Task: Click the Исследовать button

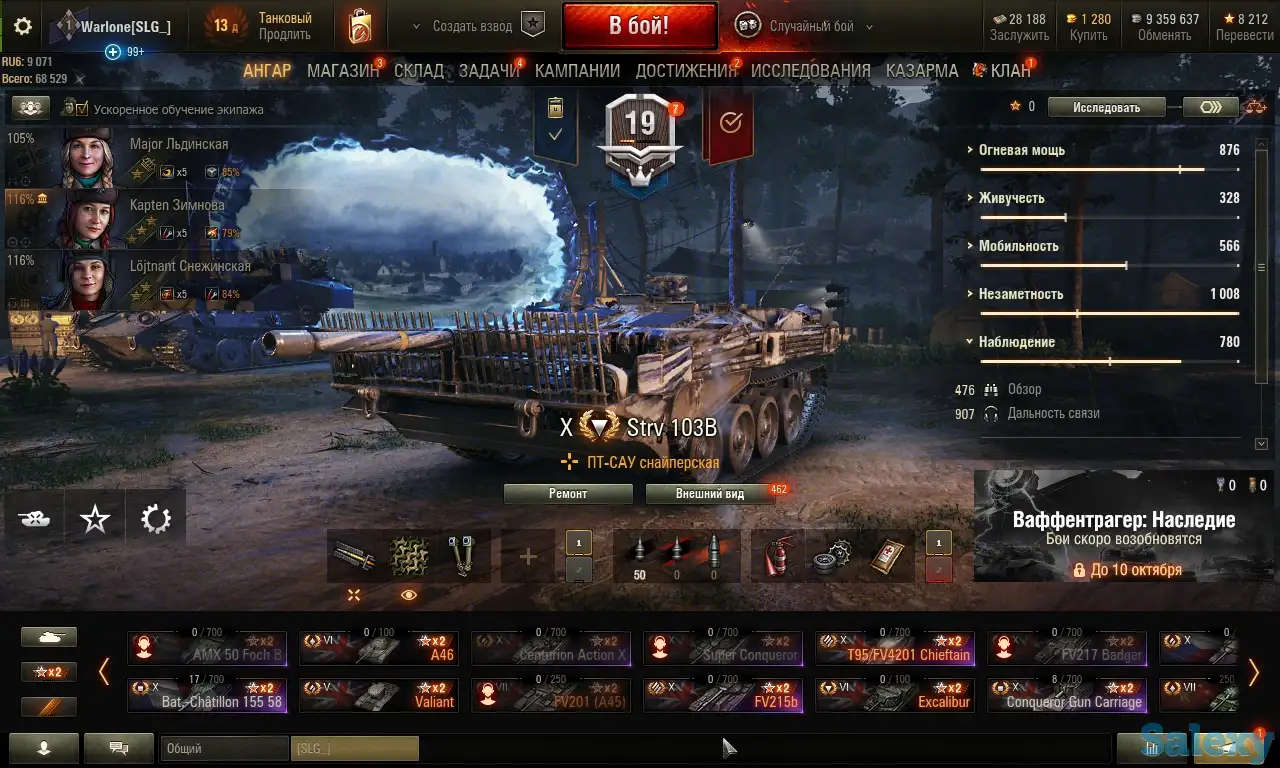Action: (1106, 107)
